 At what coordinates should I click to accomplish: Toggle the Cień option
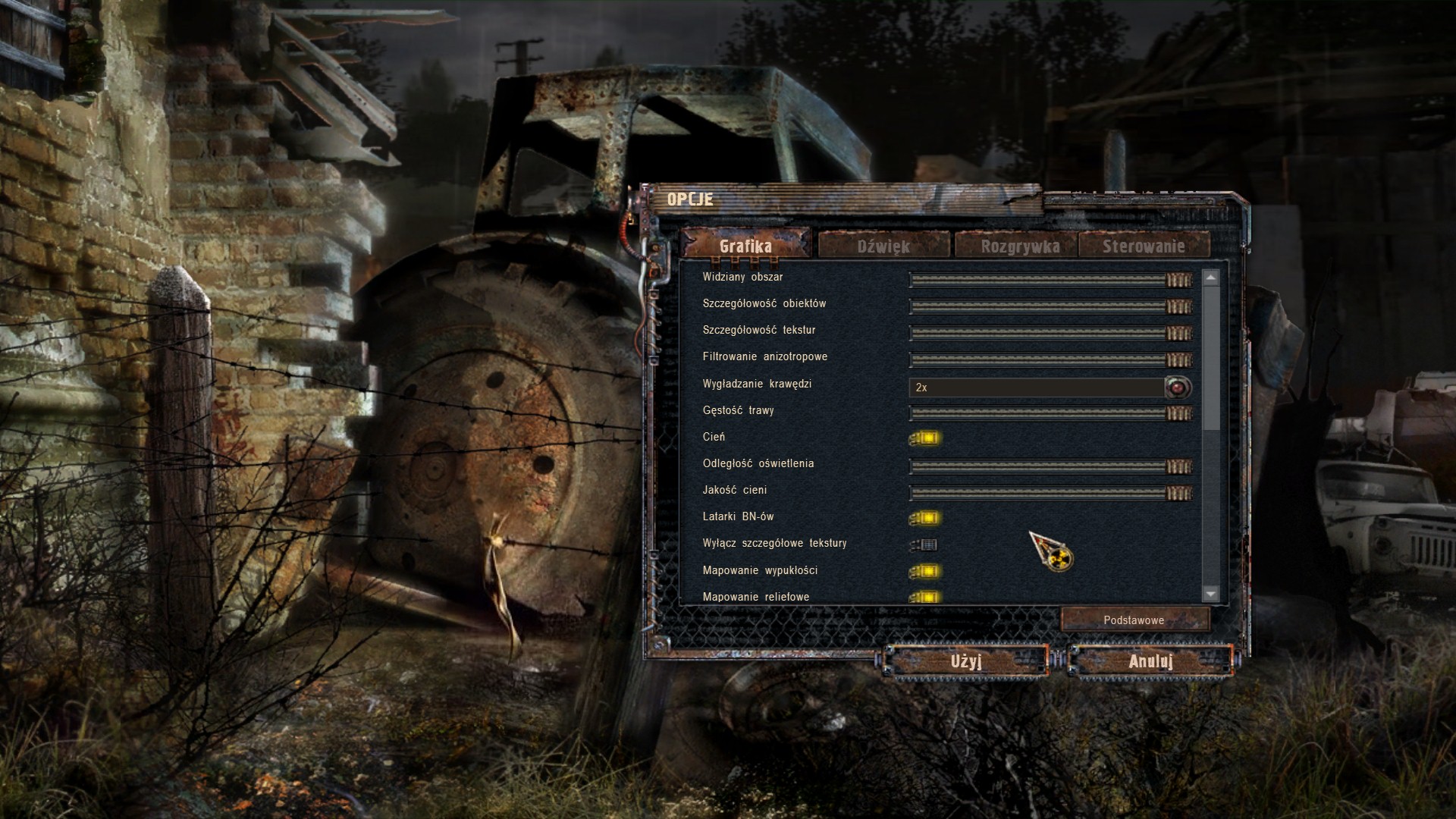tap(925, 438)
